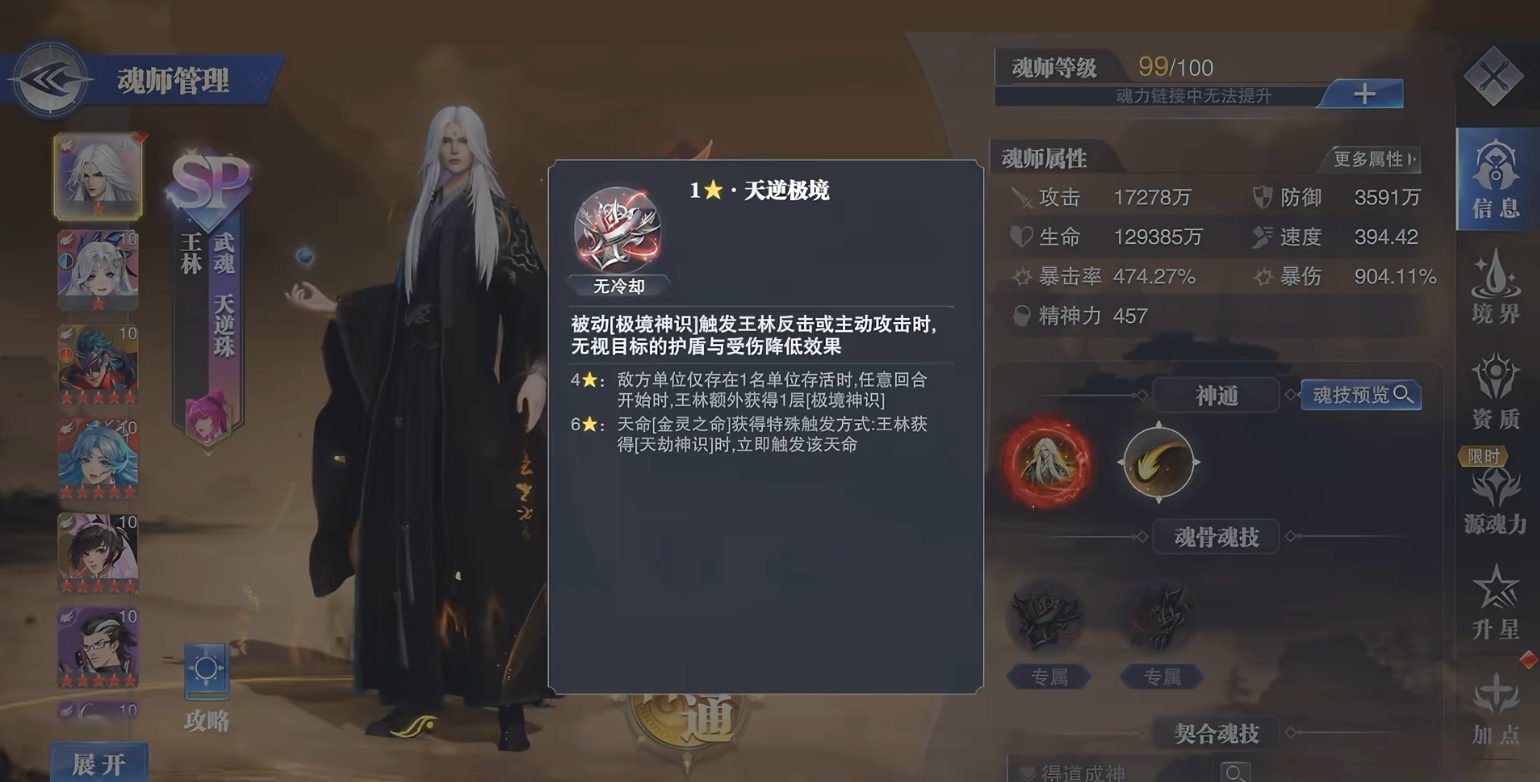Click the 天逆极境 skill icon in tooltip

617,228
